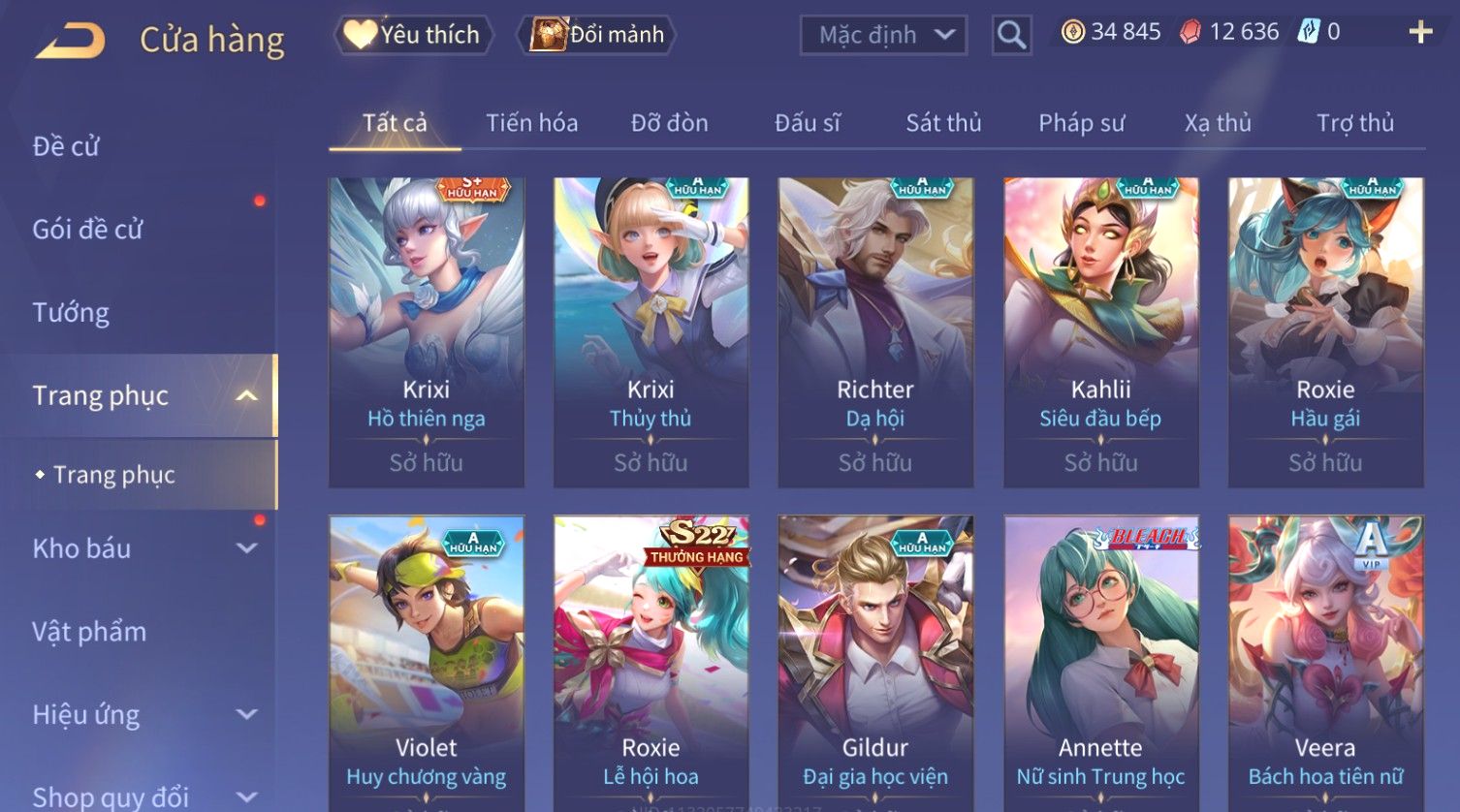Add currency with the plus button
Viewport: 1460px width, 812px height.
point(1420,33)
